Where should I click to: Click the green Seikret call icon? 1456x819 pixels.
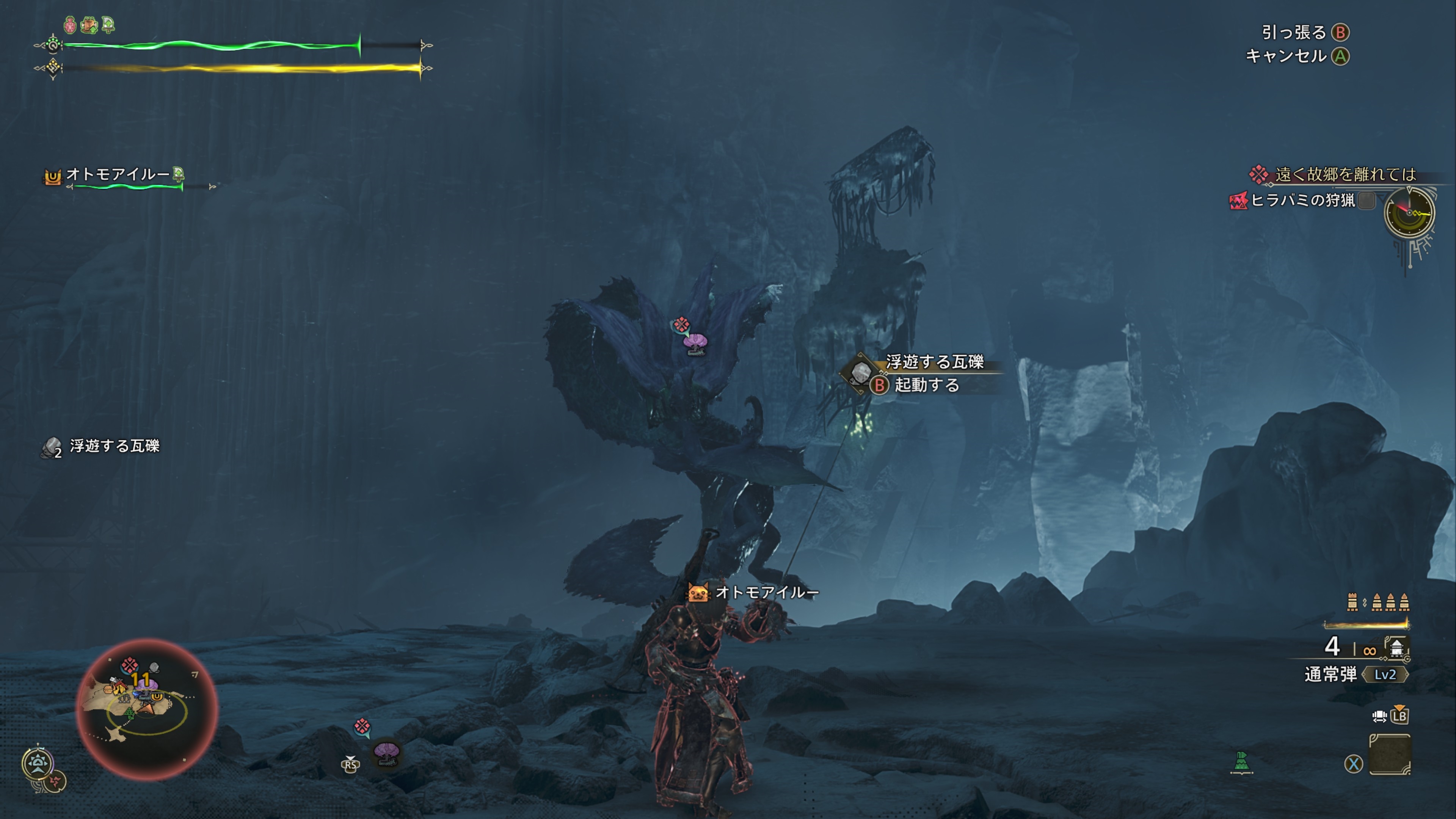[1241, 763]
